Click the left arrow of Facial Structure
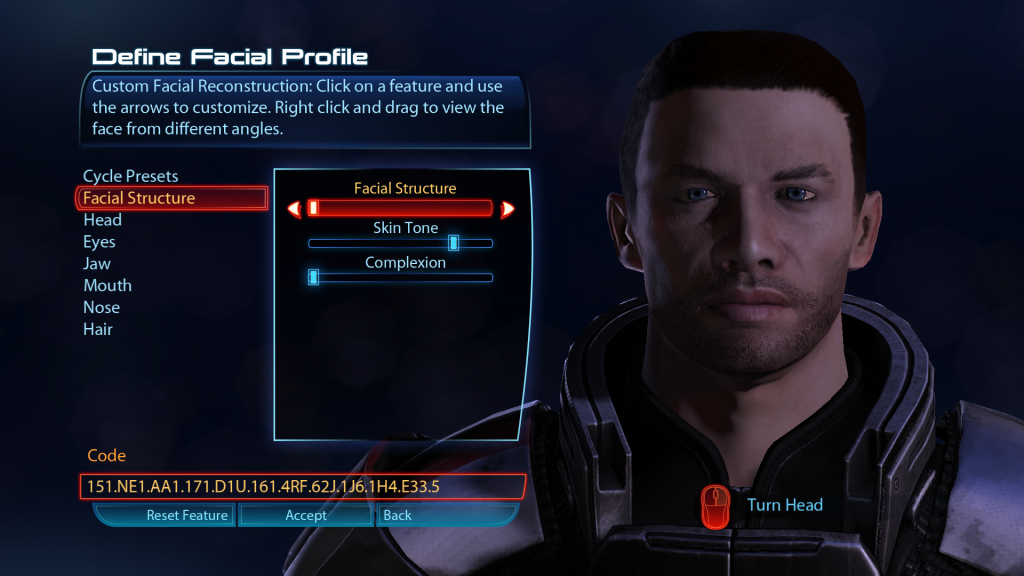Screen dimensions: 1024x576 click(x=294, y=209)
